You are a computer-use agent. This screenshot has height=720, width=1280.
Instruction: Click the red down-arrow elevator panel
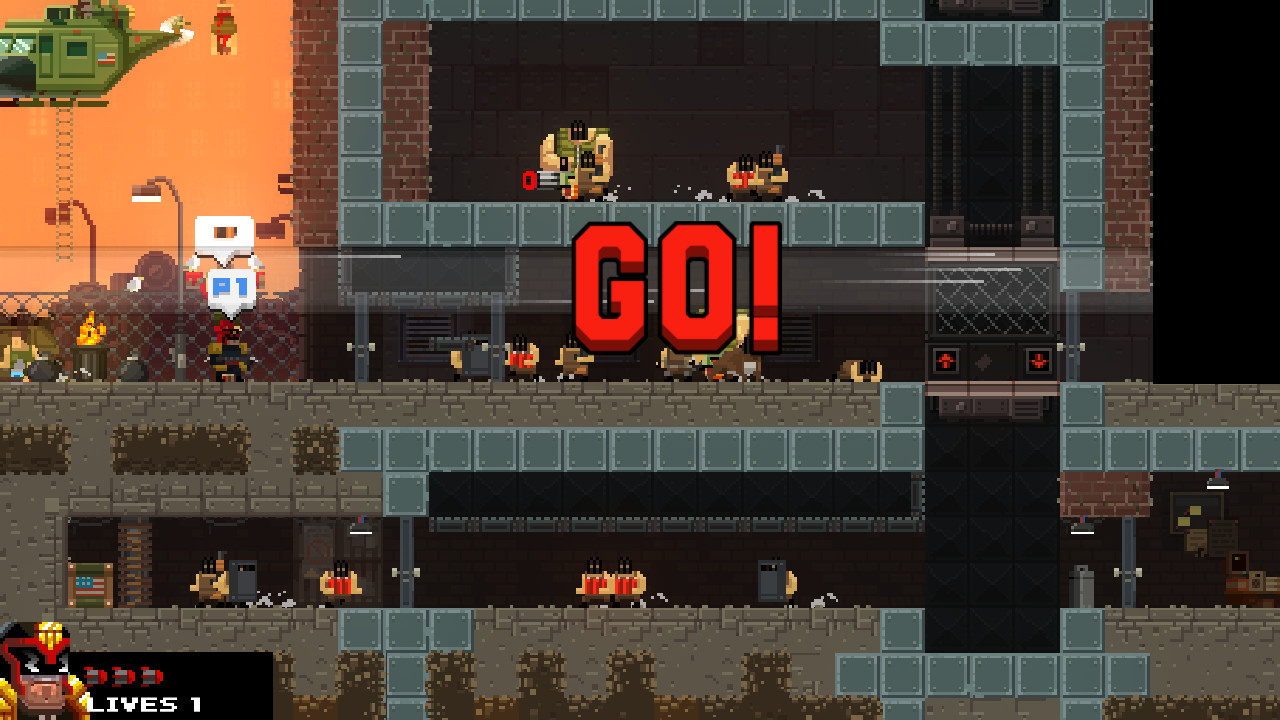pos(1037,361)
